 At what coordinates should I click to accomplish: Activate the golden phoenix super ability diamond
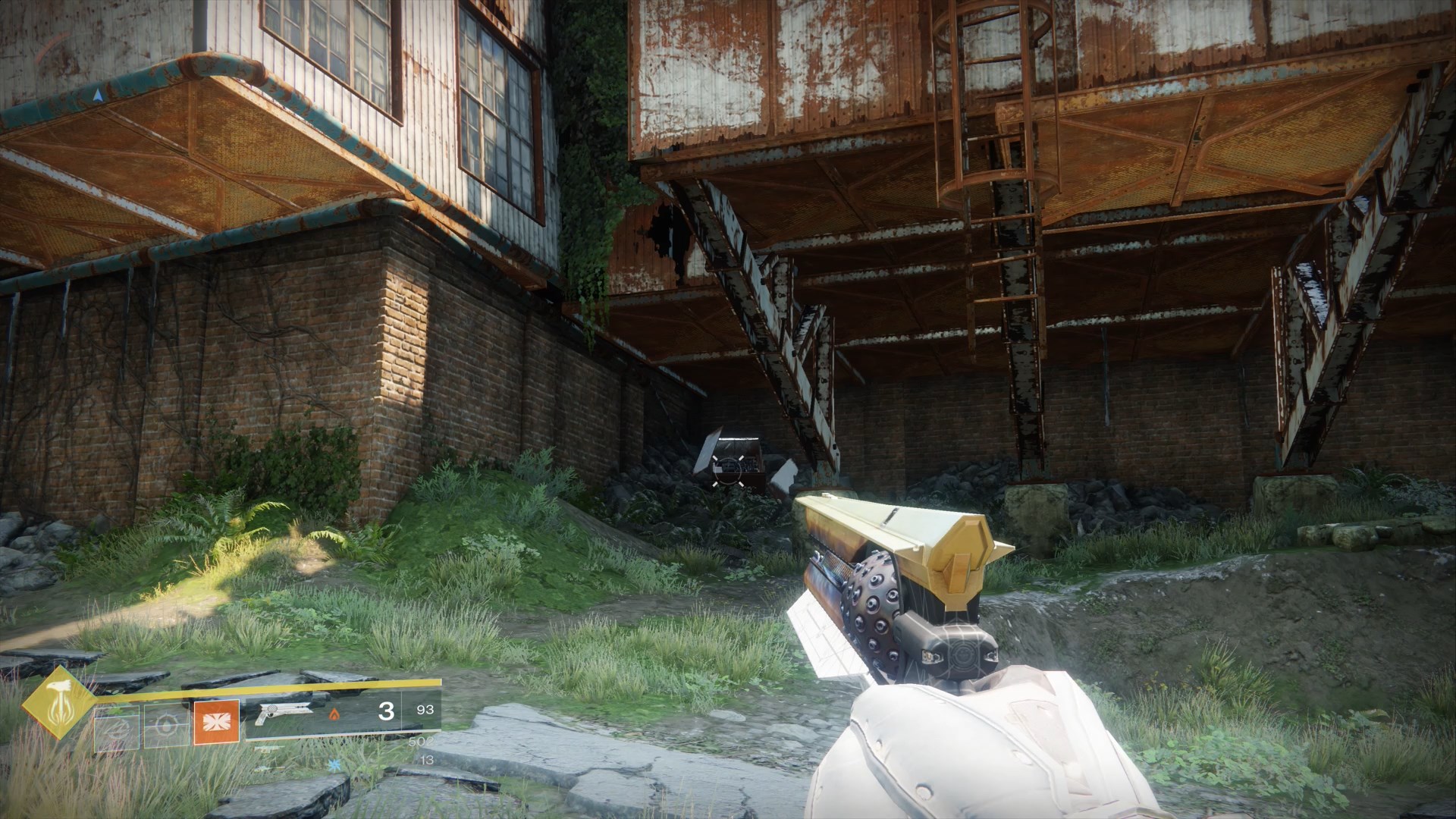58,703
